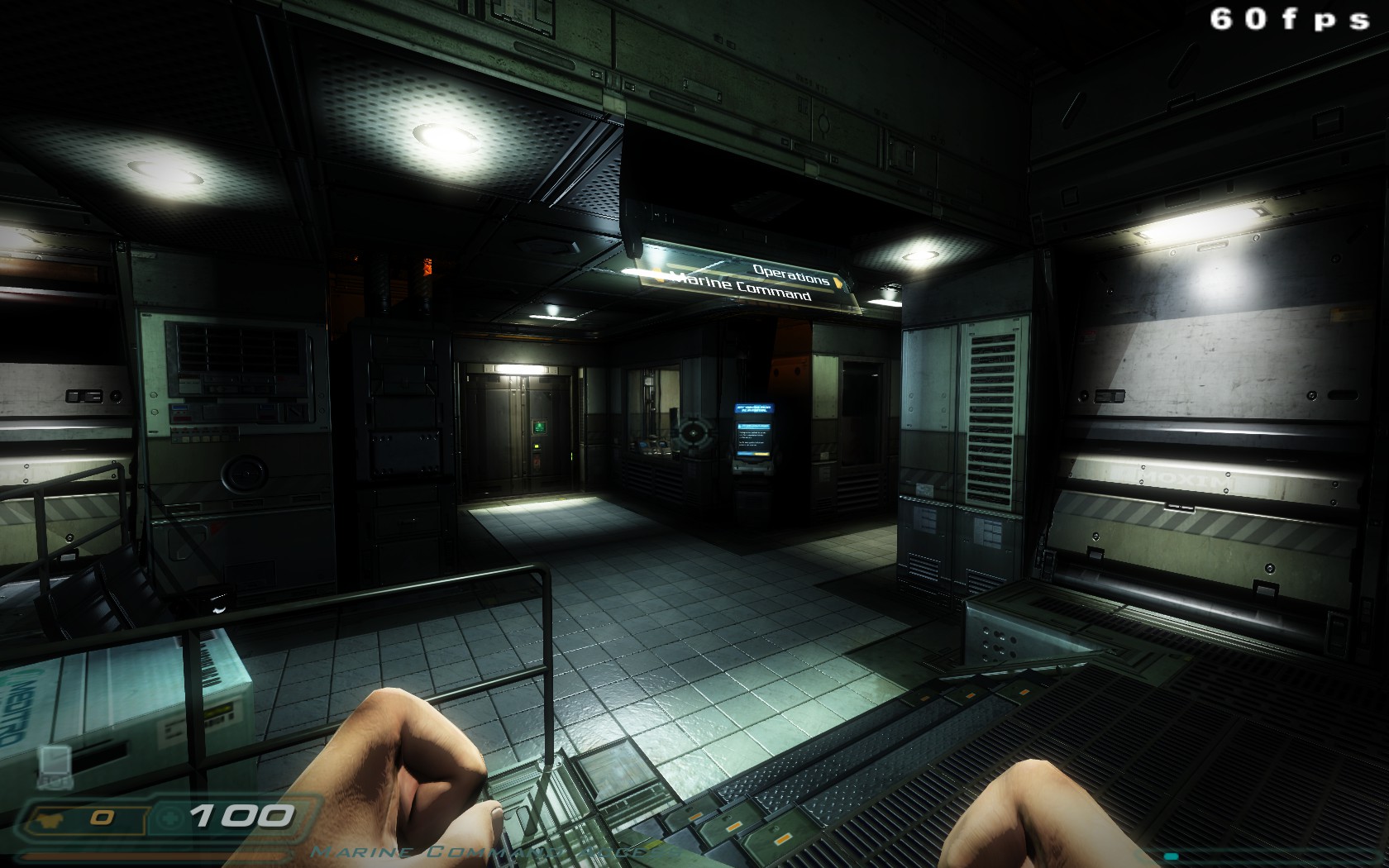The width and height of the screenshot is (1389, 868).
Task: Click the info icon on the kiosk's blue header
Action: click(740, 427)
